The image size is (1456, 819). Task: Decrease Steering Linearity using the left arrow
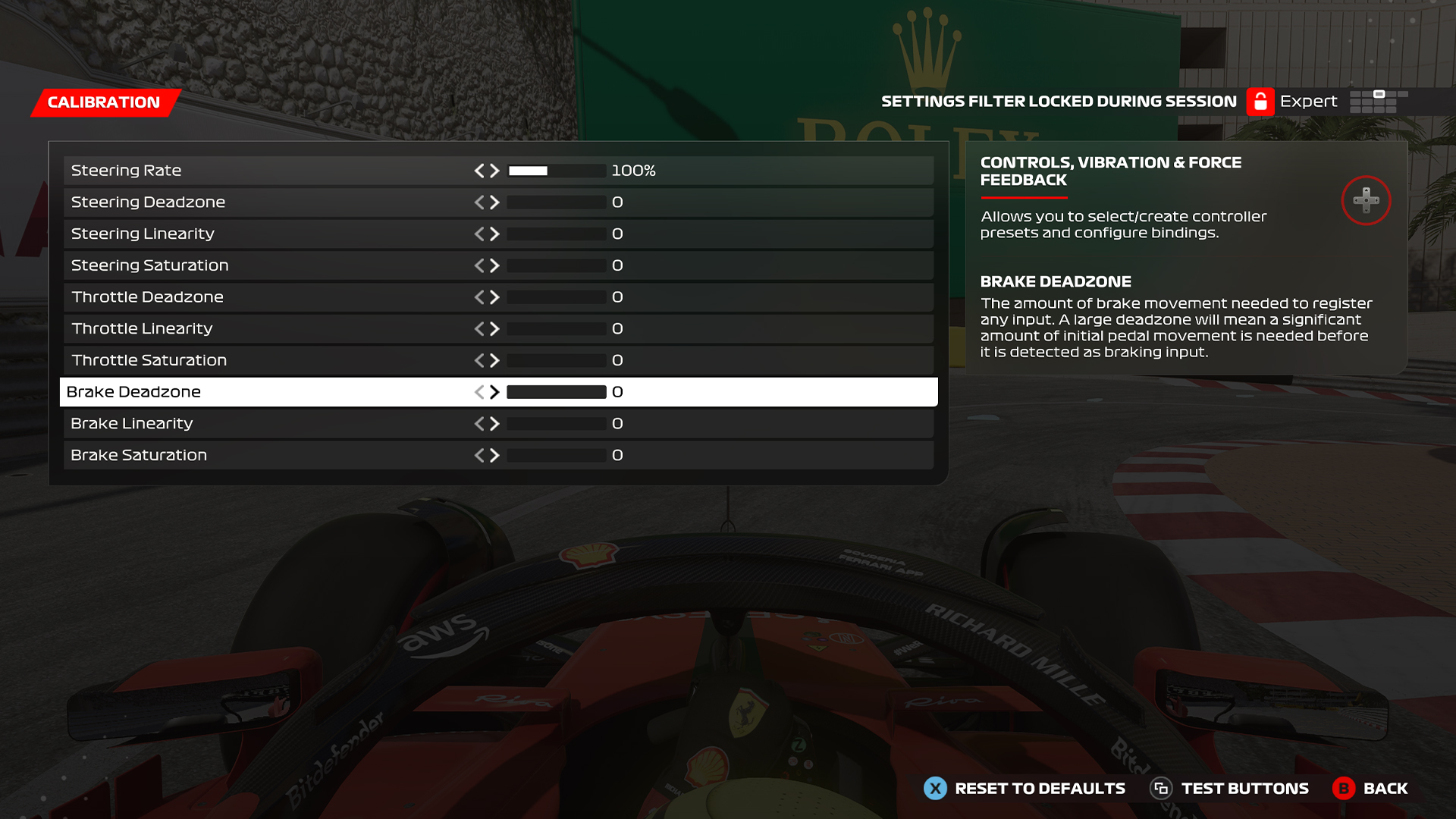tap(482, 234)
